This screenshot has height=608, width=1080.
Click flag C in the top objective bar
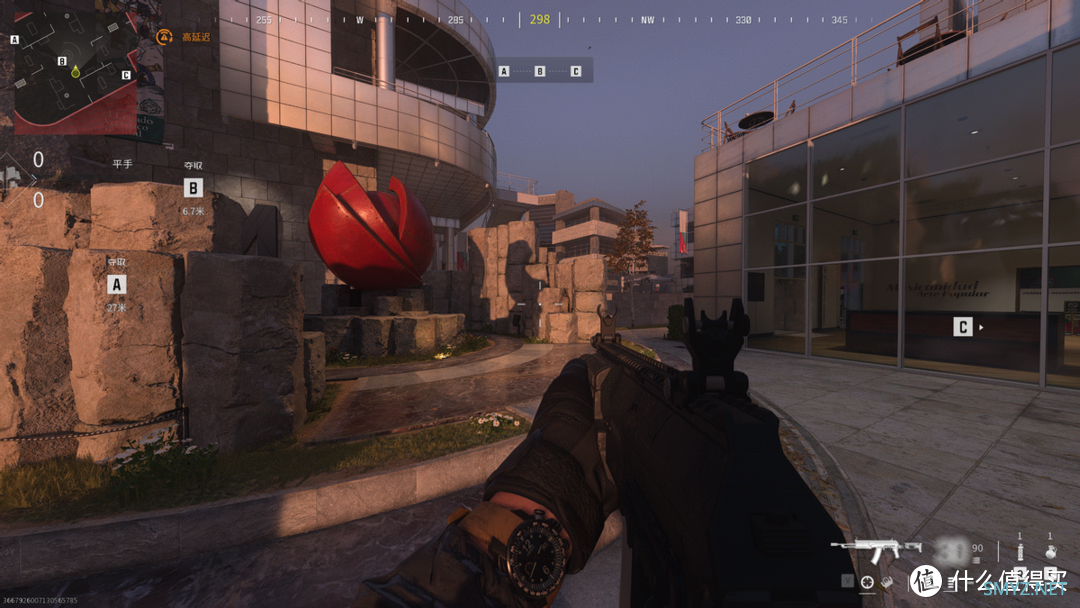[x=575, y=71]
